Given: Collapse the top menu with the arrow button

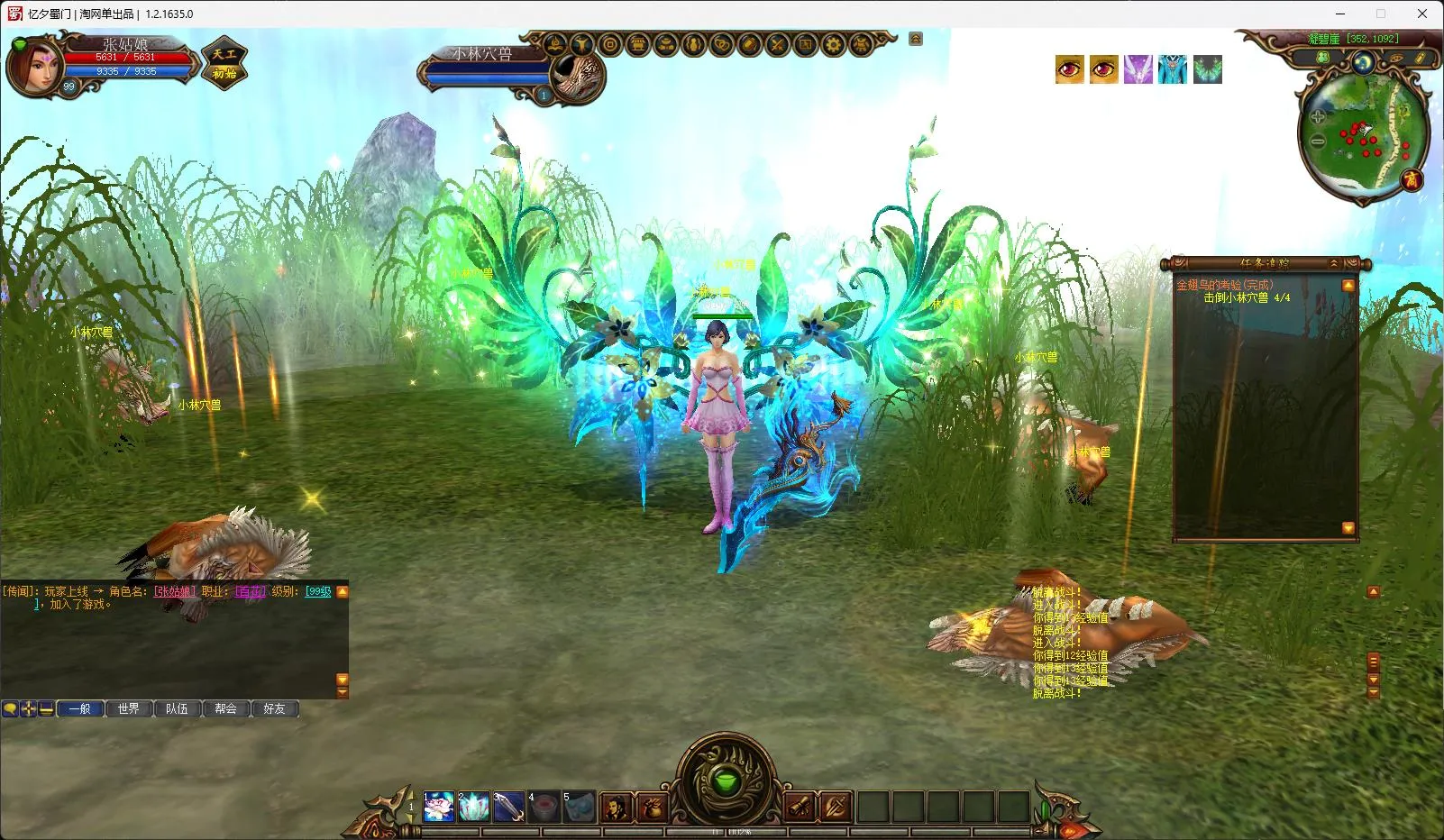Looking at the screenshot, I should [916, 39].
